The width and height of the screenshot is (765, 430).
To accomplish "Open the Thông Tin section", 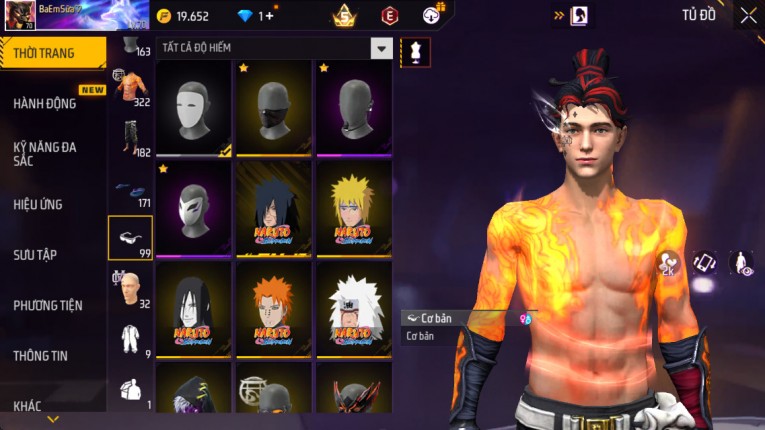I will pyautogui.click(x=42, y=355).
